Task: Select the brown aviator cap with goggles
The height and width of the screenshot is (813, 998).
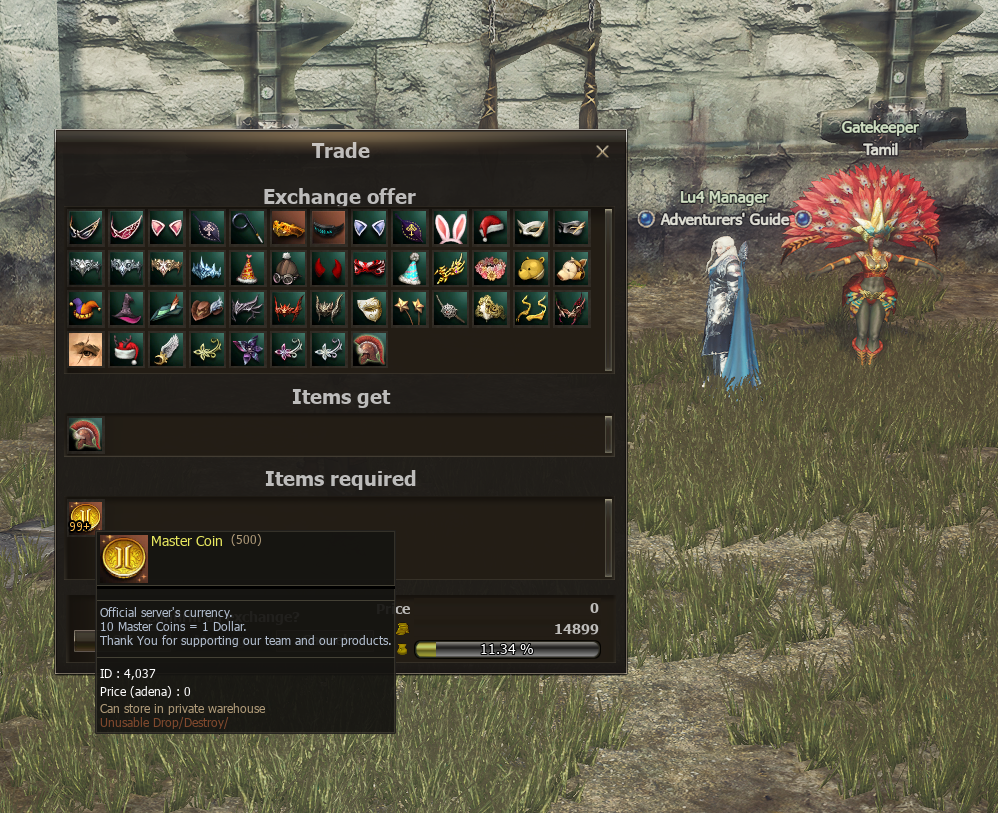Action: coord(288,269)
